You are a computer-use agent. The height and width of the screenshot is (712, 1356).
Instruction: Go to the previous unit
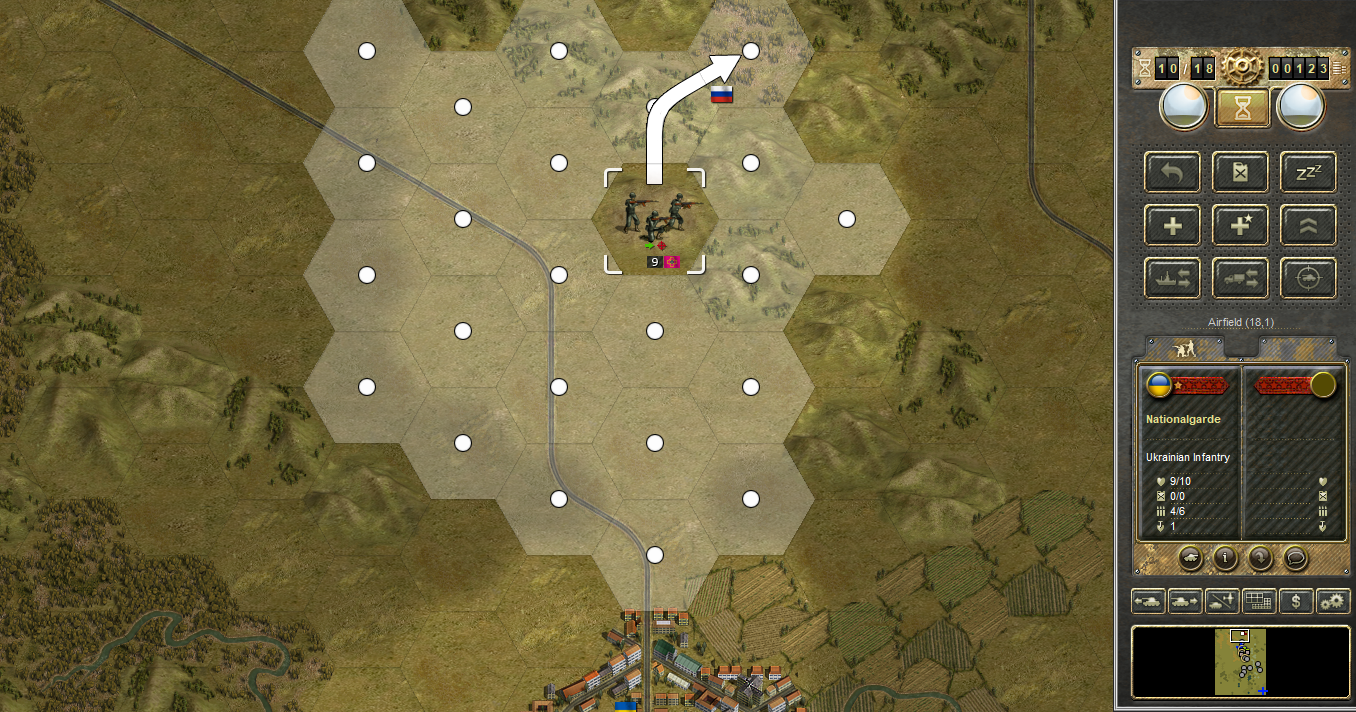point(1147,602)
